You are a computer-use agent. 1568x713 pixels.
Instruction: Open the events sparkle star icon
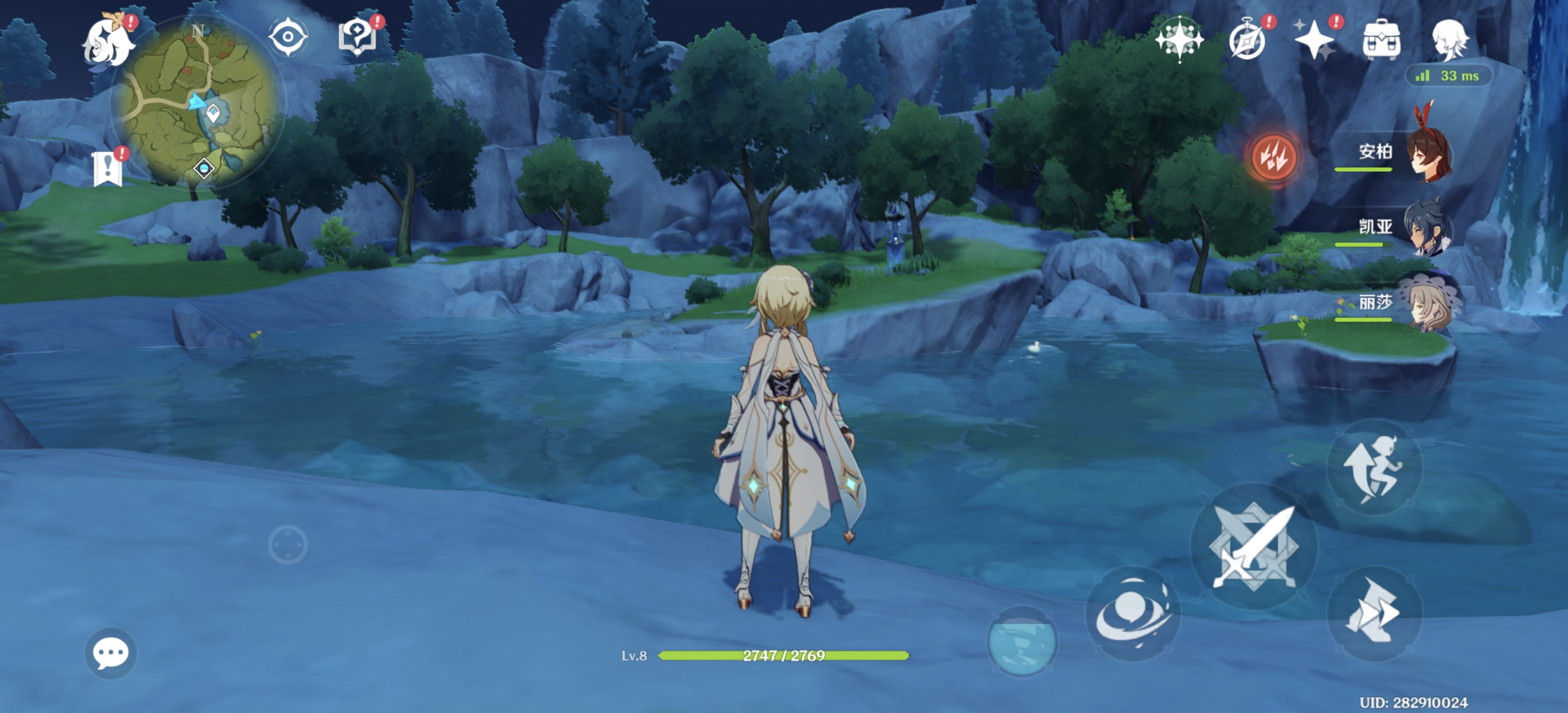click(1315, 40)
